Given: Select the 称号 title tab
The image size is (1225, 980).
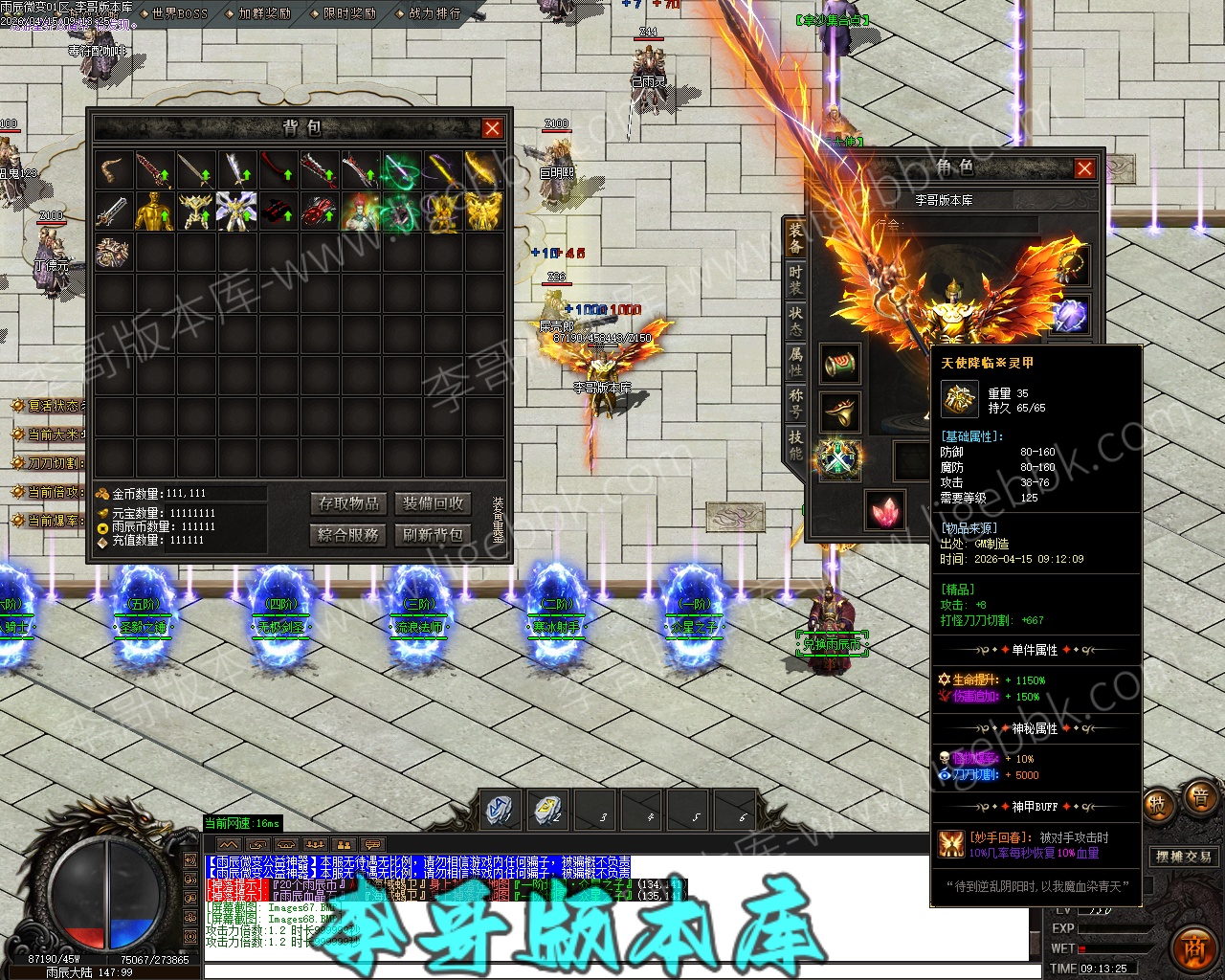Looking at the screenshot, I should (x=795, y=402).
